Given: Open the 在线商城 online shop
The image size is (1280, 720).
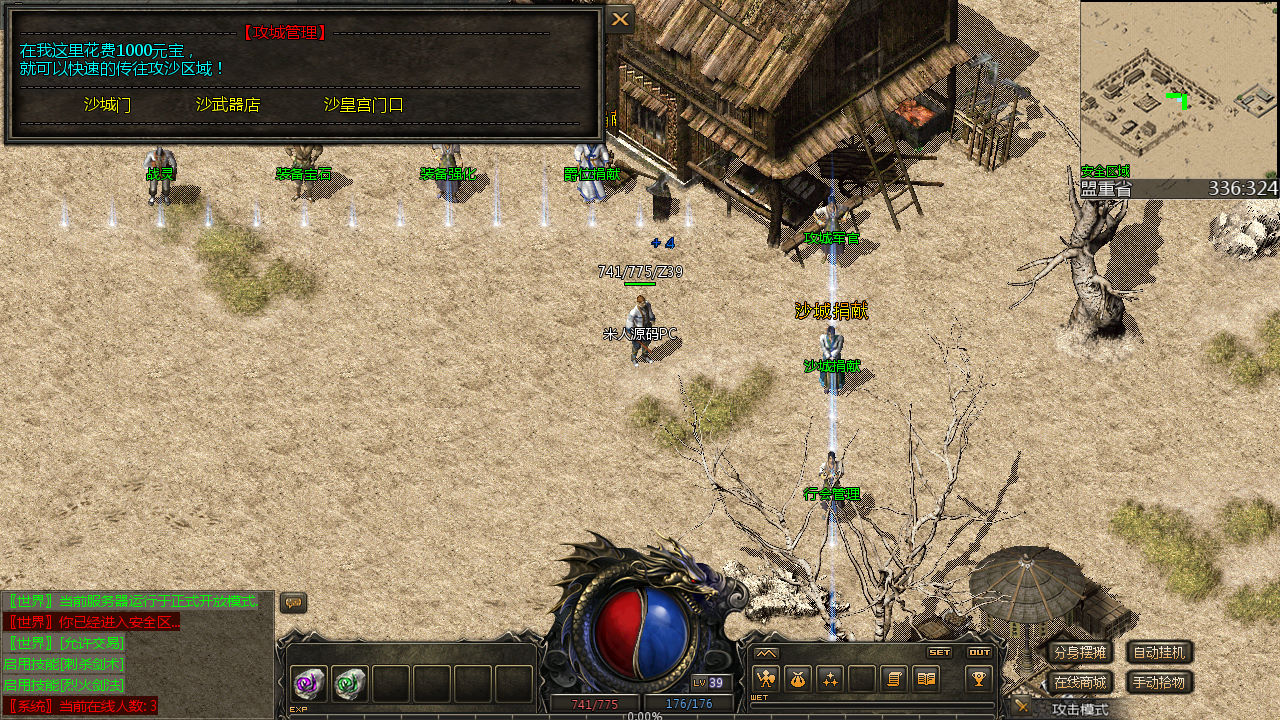Looking at the screenshot, I should (1080, 683).
